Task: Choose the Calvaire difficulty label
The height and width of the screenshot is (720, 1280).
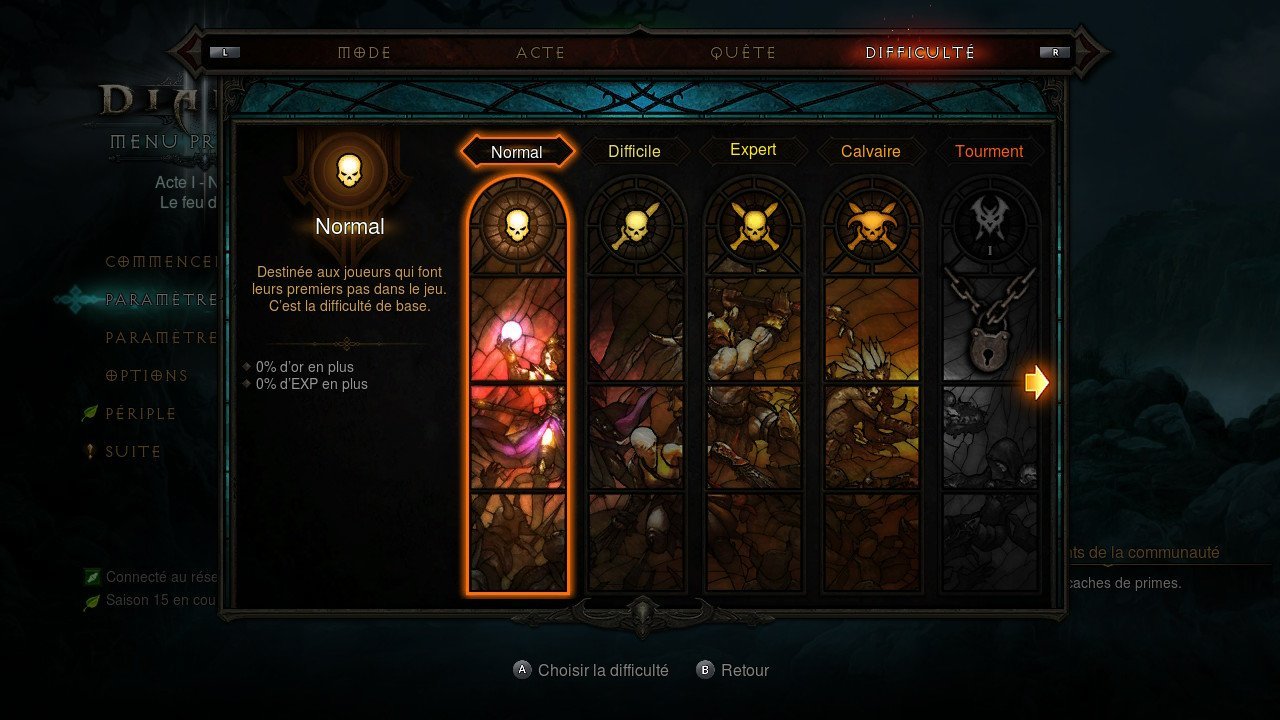Action: coord(870,151)
